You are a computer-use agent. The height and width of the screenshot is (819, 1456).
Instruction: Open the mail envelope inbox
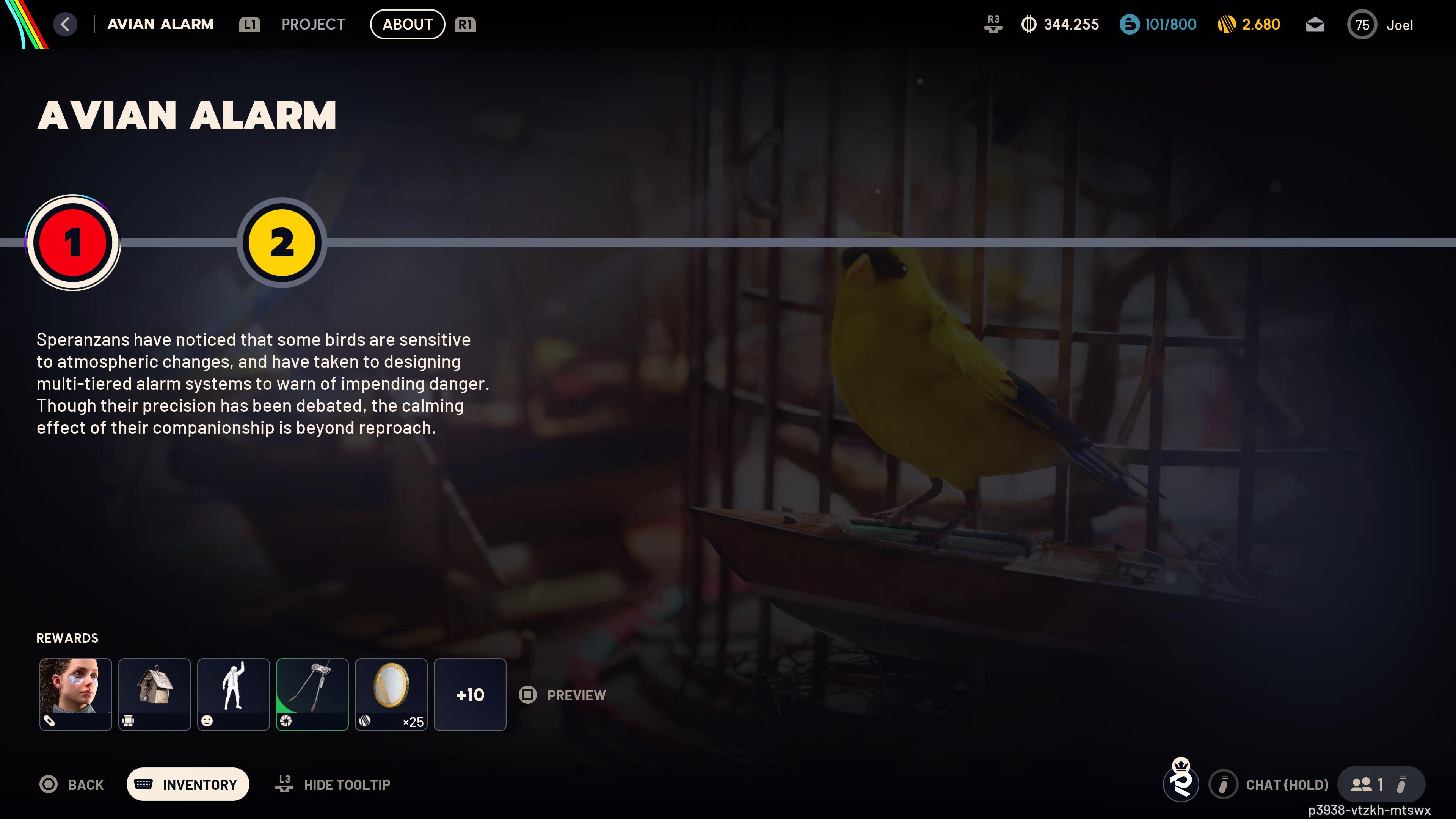[x=1315, y=24]
